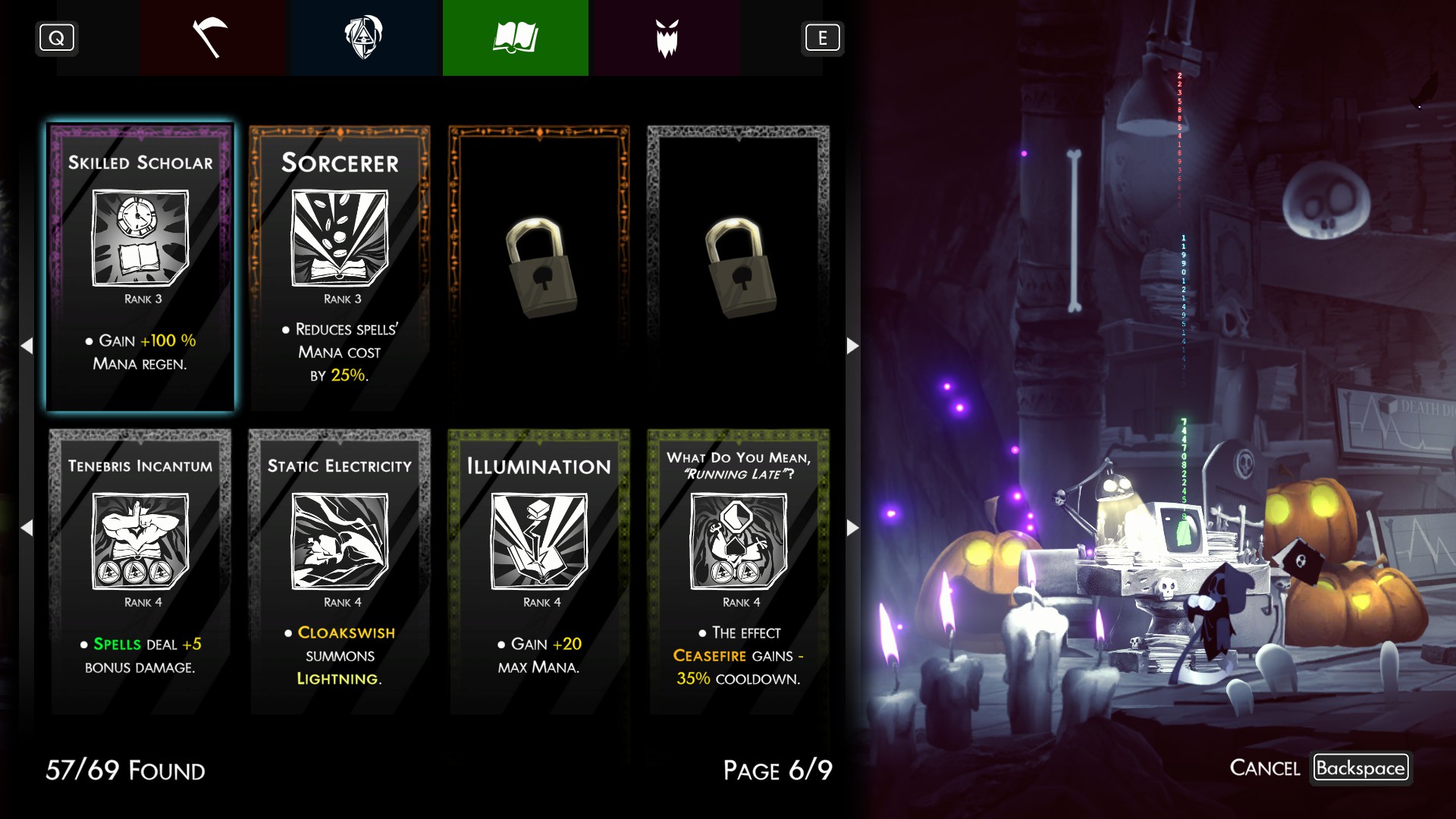Image resolution: width=1456 pixels, height=819 pixels.
Task: Pick the Static Electricity card
Action: [340, 571]
